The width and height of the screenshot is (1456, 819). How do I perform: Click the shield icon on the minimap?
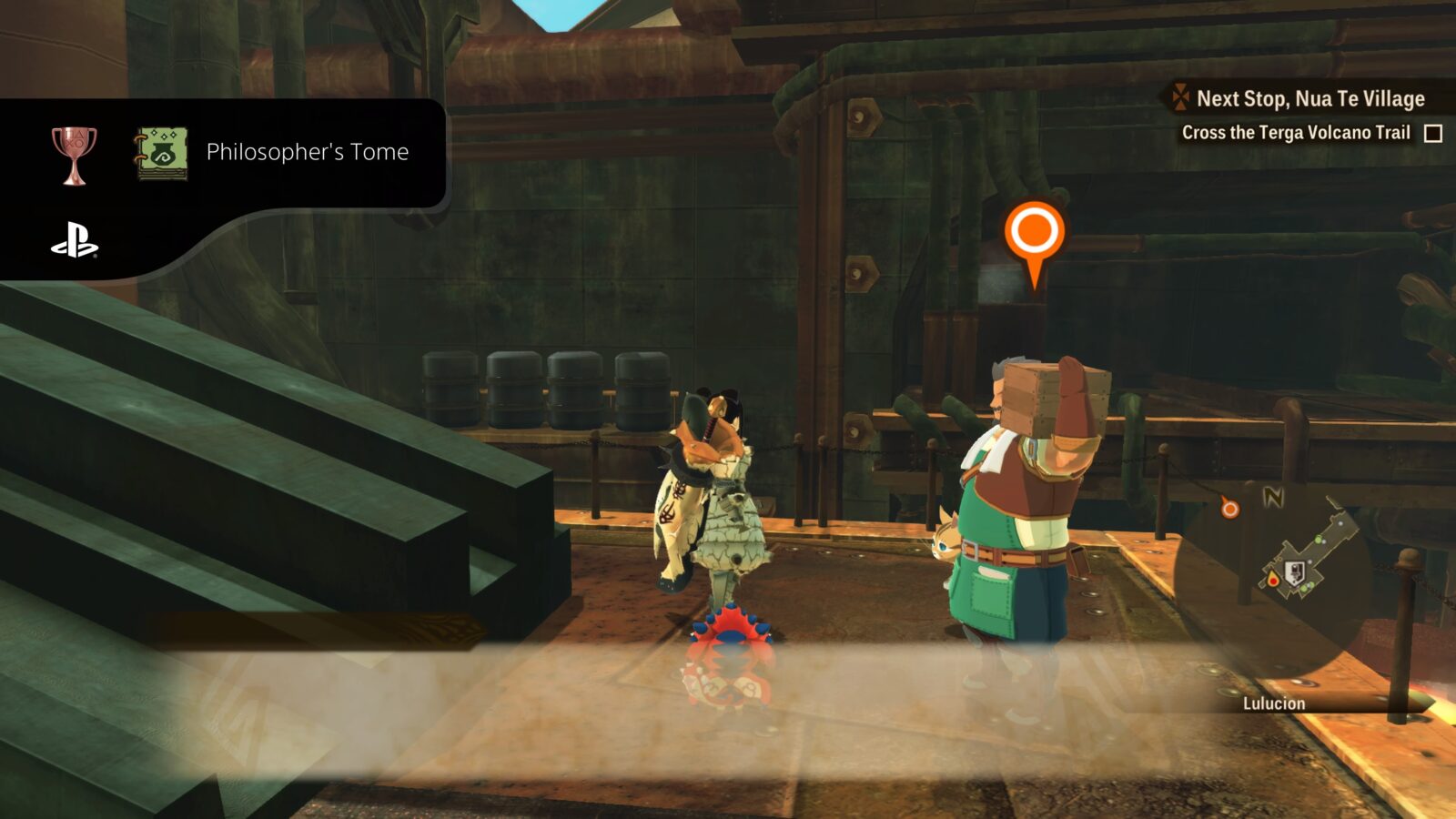pos(1291,573)
